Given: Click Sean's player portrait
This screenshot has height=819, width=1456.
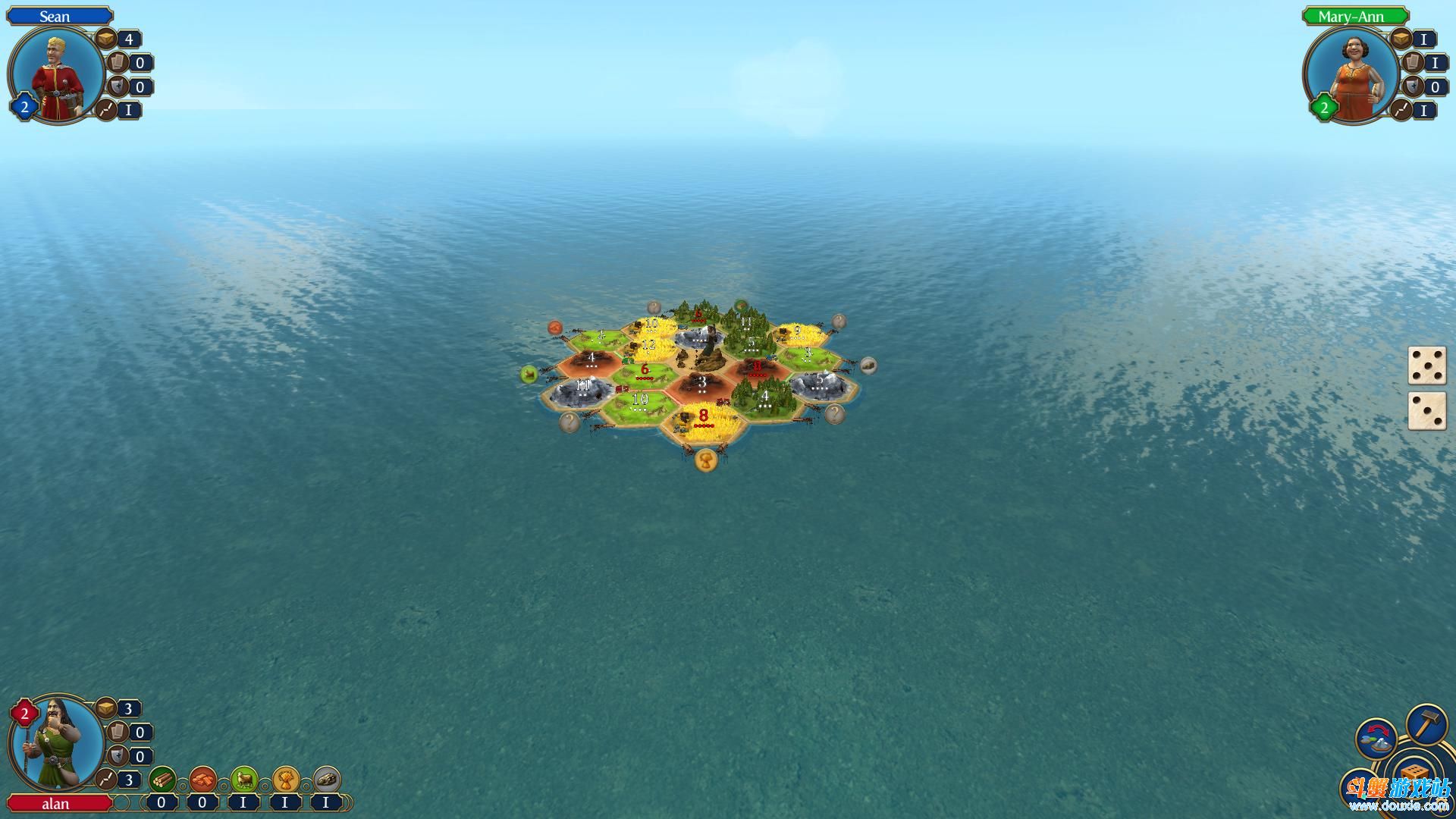Looking at the screenshot, I should click(57, 76).
